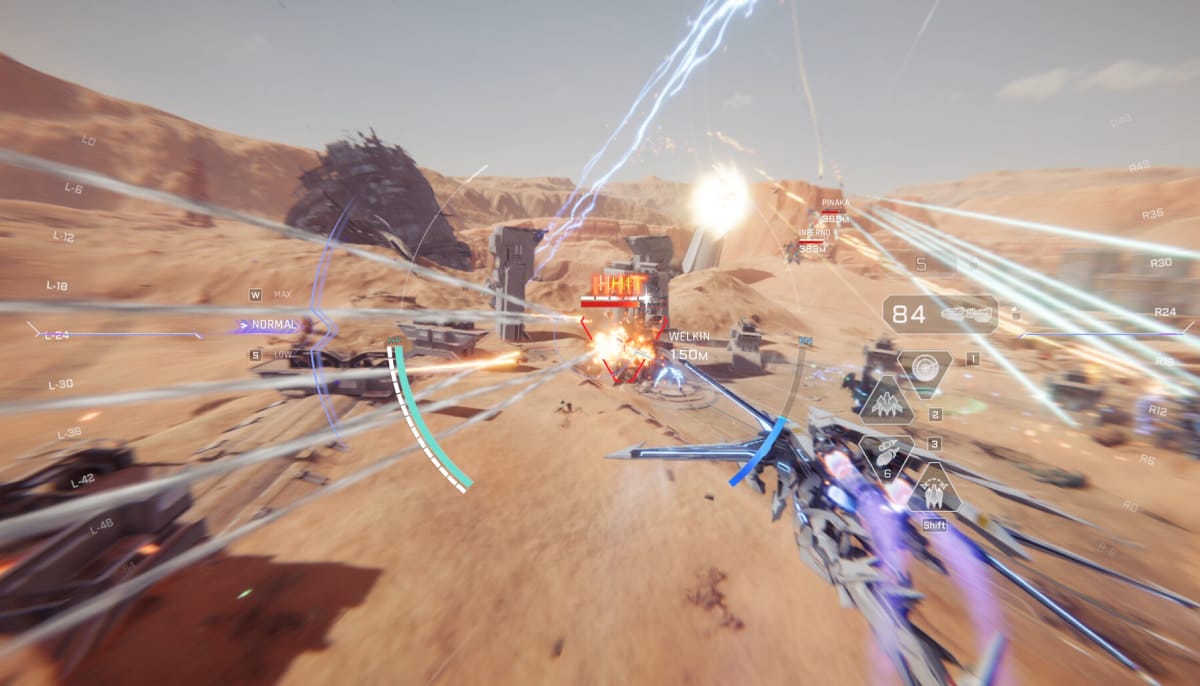Choose the LOW speed setting
This screenshot has width=1200, height=686.
point(281,355)
